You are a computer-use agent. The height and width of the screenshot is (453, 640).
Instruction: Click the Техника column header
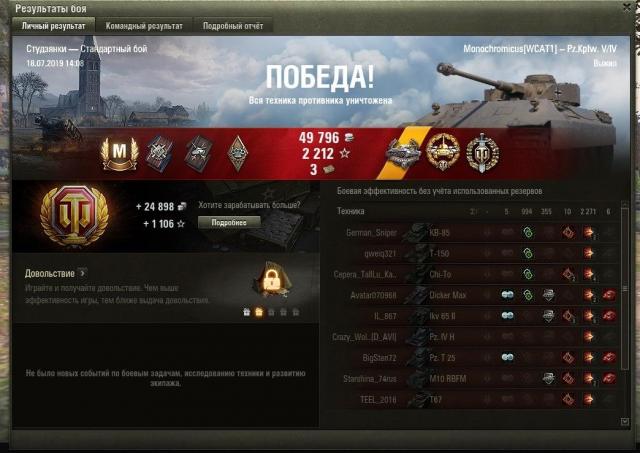(351, 211)
